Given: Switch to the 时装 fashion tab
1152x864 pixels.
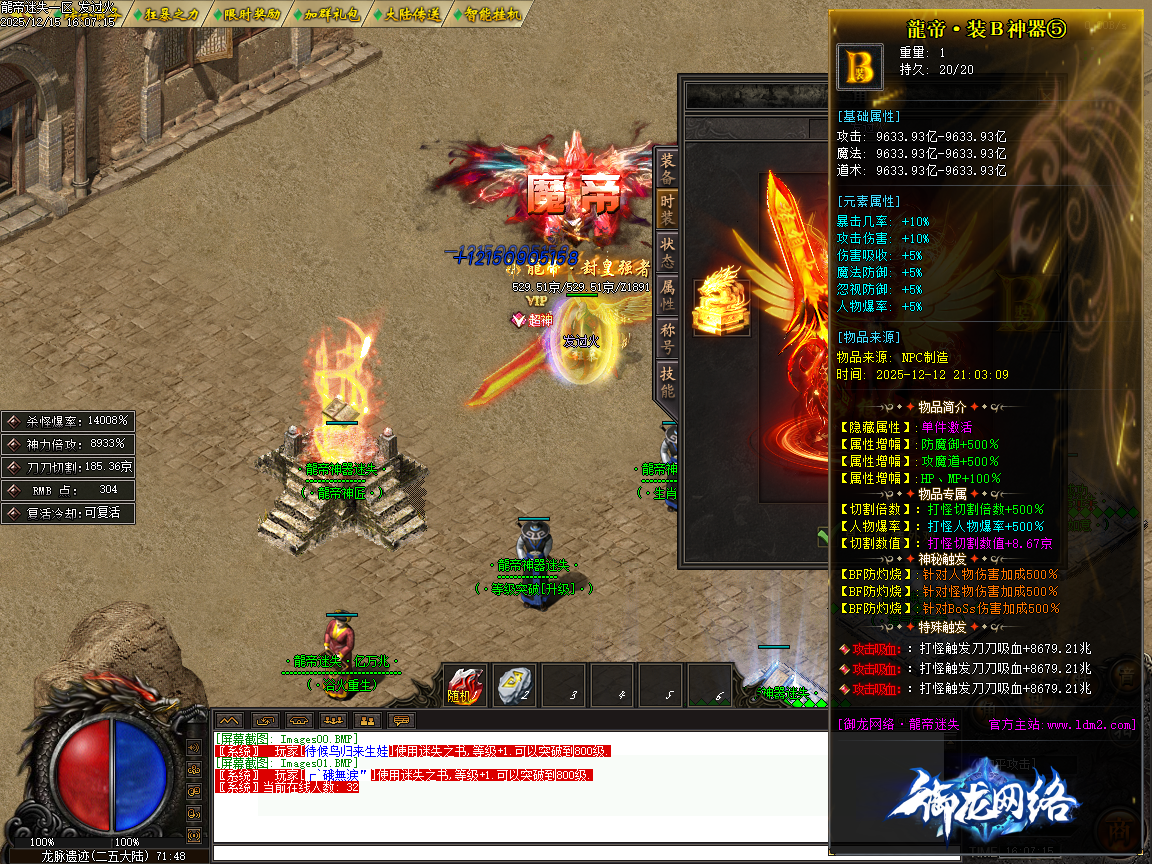Looking at the screenshot, I should [x=667, y=208].
